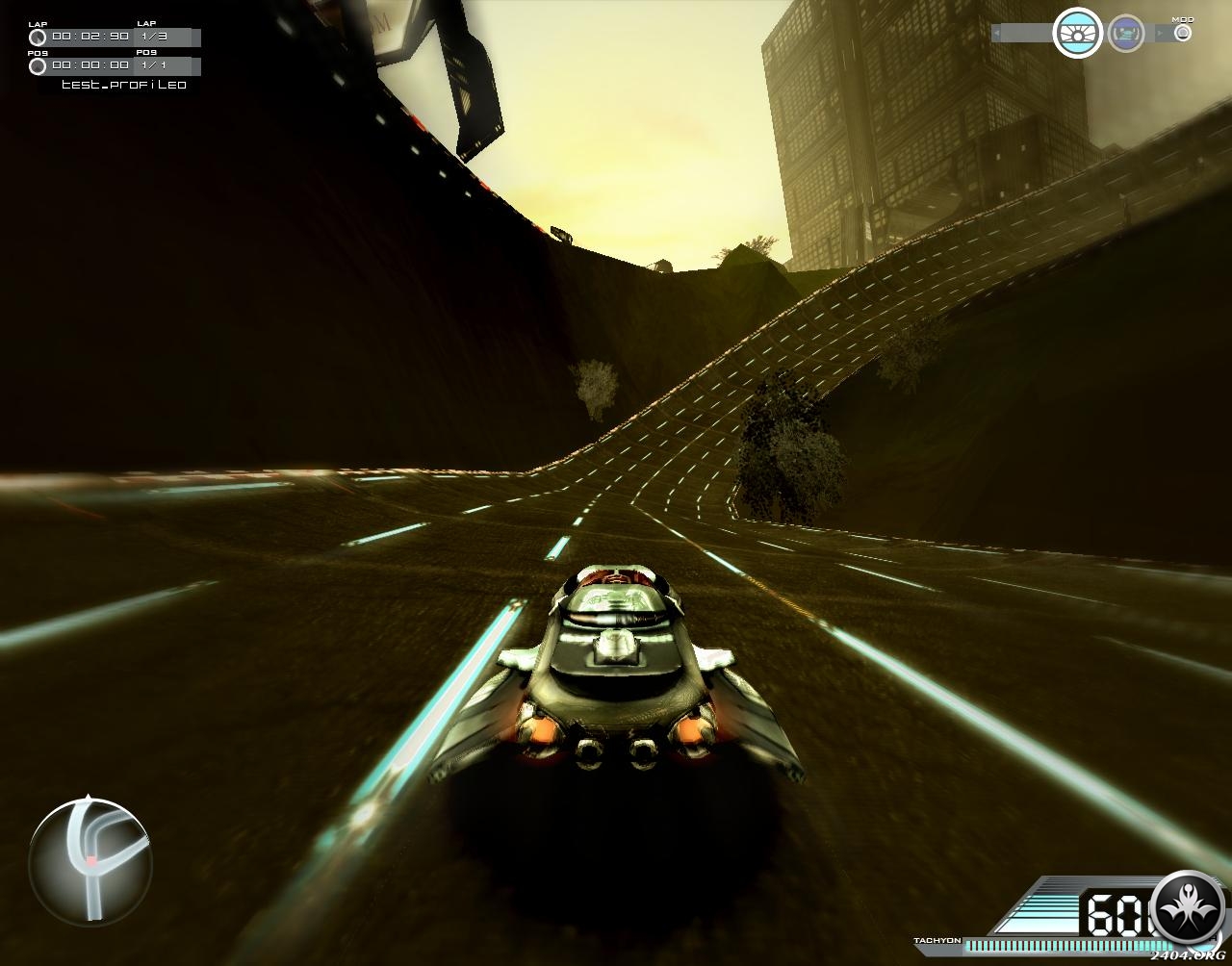The height and width of the screenshot is (966, 1232).
Task: Choose the purple cockpit icon
Action: tap(1125, 35)
